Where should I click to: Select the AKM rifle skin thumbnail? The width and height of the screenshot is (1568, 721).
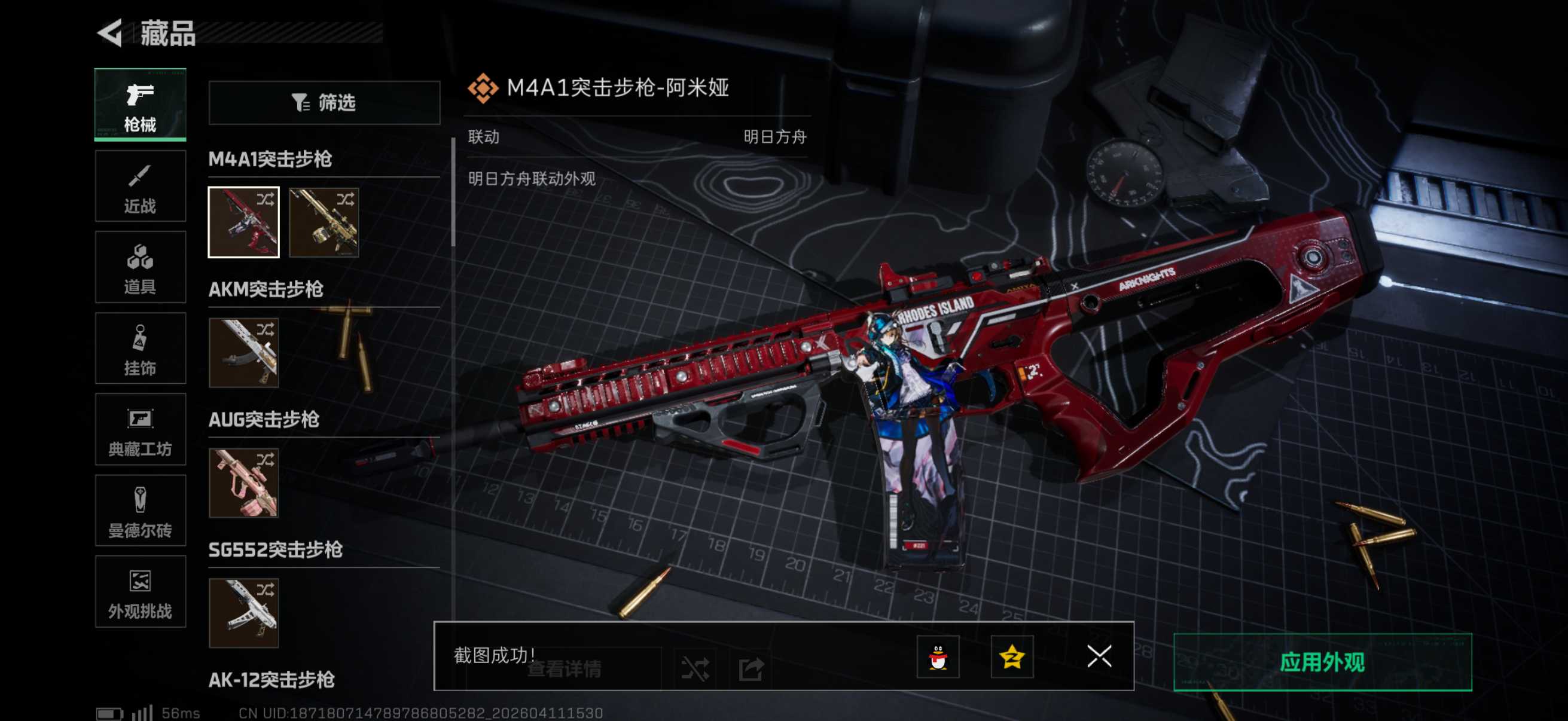point(243,352)
